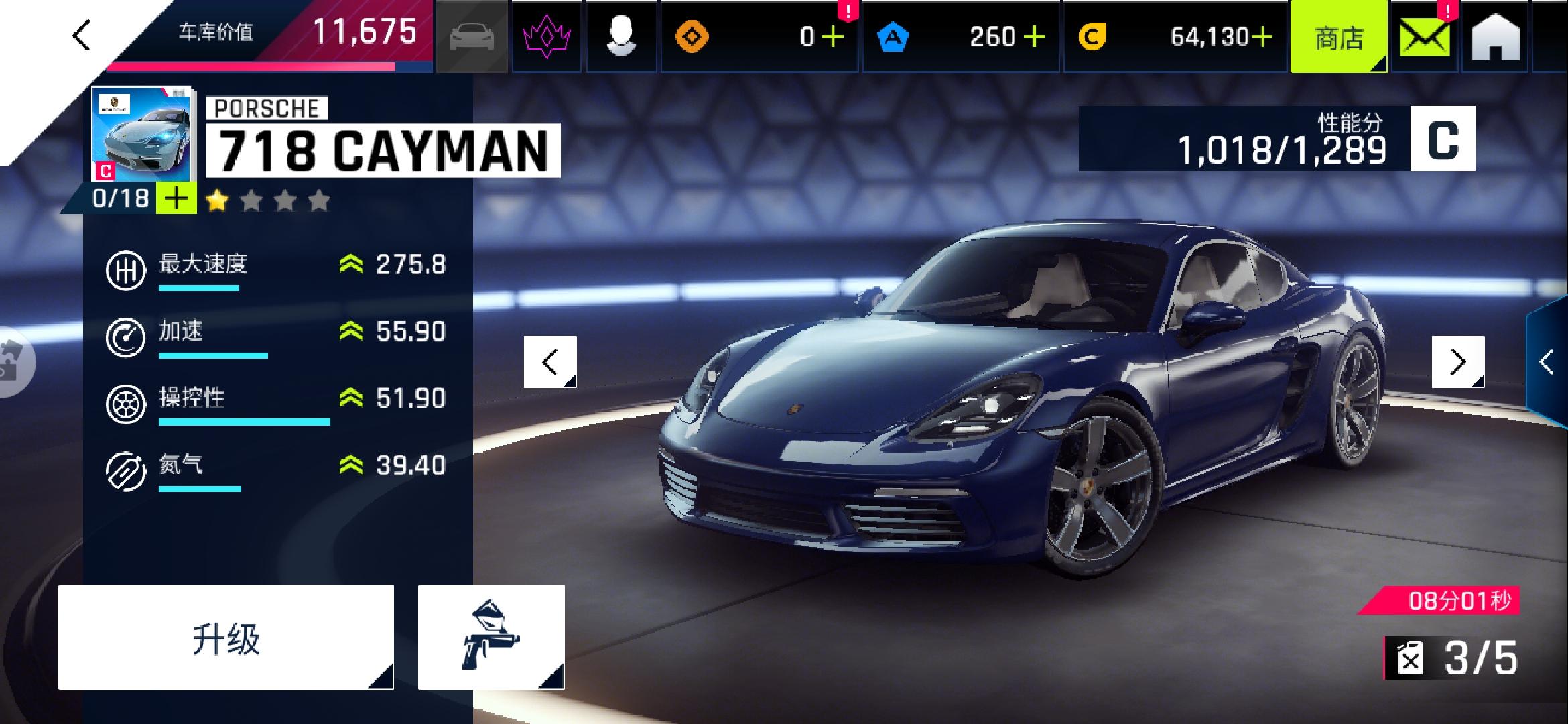
Task: Open the purple crown club icon
Action: pyautogui.click(x=546, y=36)
